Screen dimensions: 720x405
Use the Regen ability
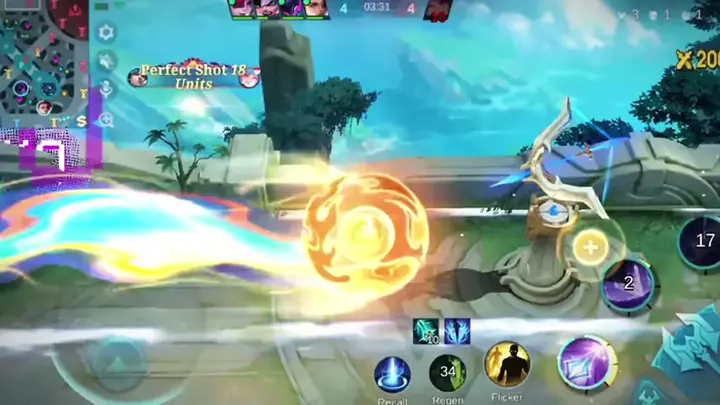point(447,373)
